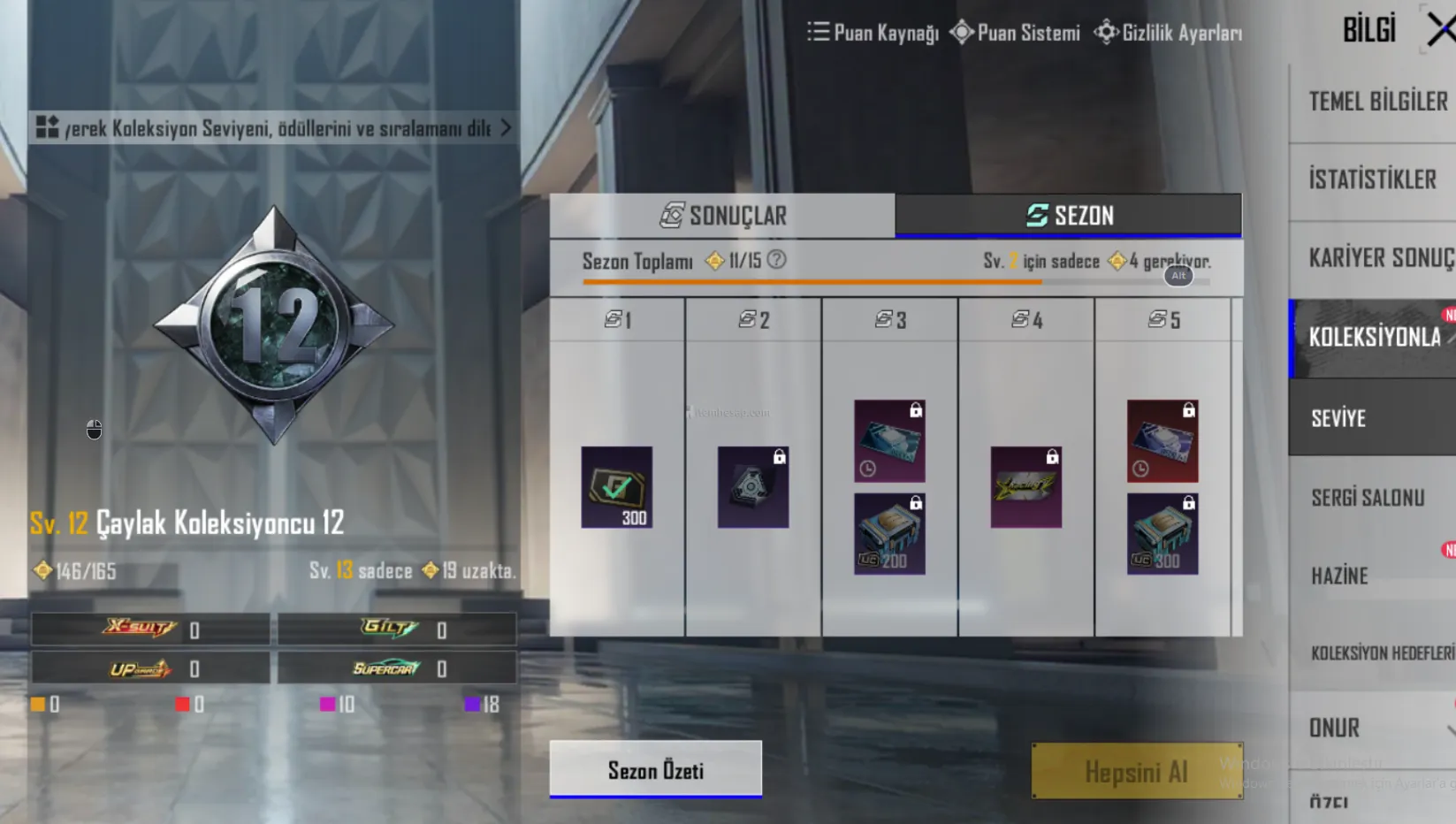Open Temel Bilgiler section
1456x824 pixels.
[1376, 102]
